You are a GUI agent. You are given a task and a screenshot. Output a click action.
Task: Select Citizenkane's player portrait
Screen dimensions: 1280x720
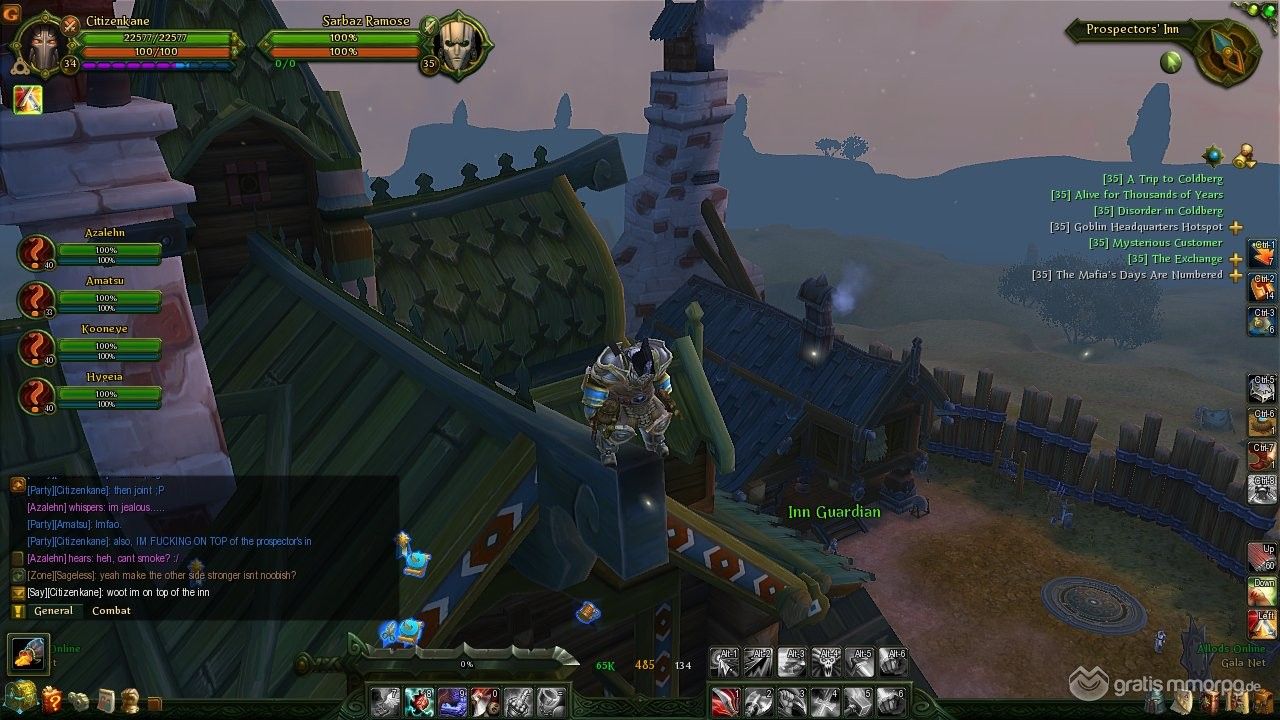[41, 46]
